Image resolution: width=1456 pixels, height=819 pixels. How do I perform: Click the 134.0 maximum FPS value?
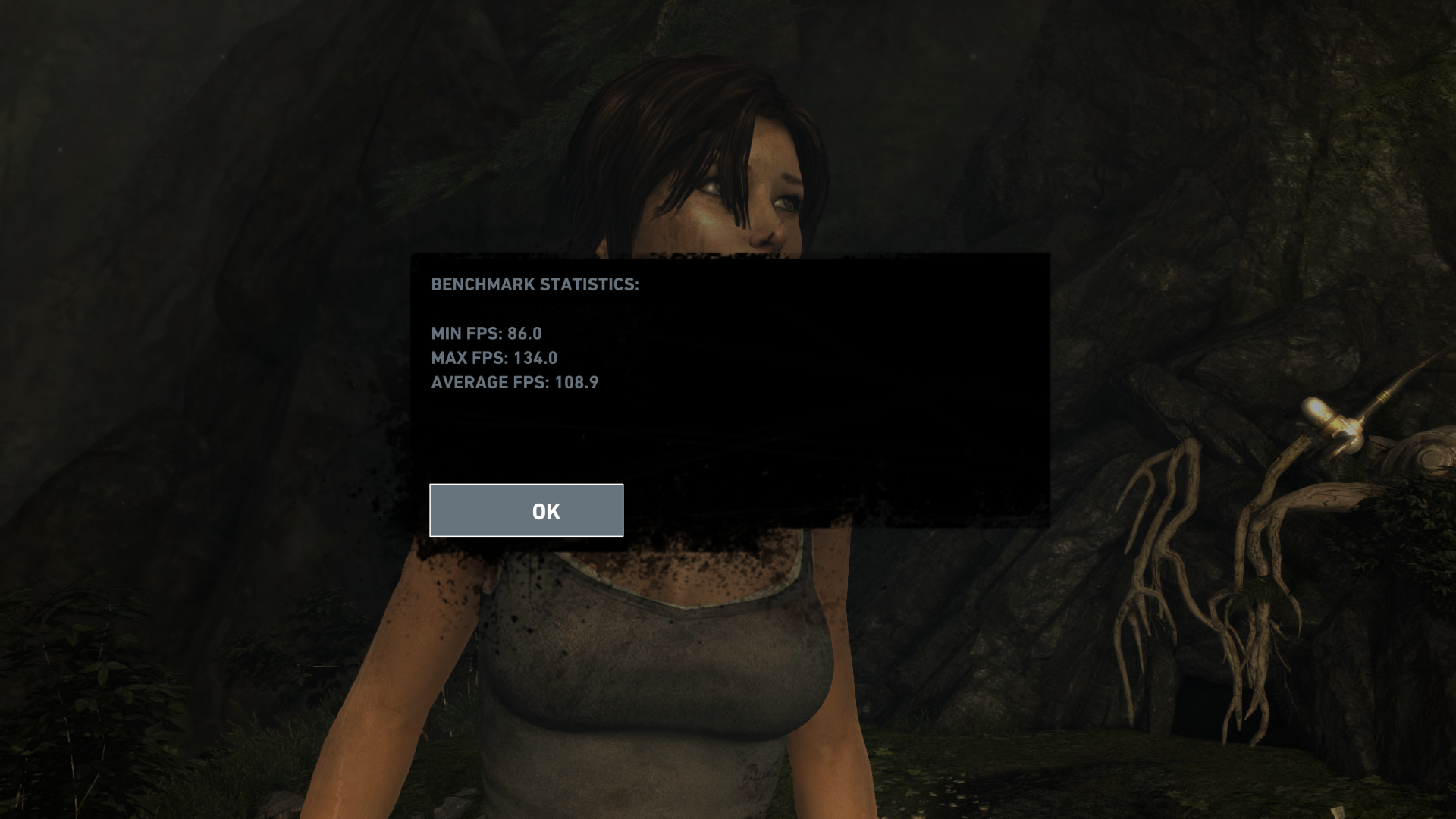click(535, 358)
